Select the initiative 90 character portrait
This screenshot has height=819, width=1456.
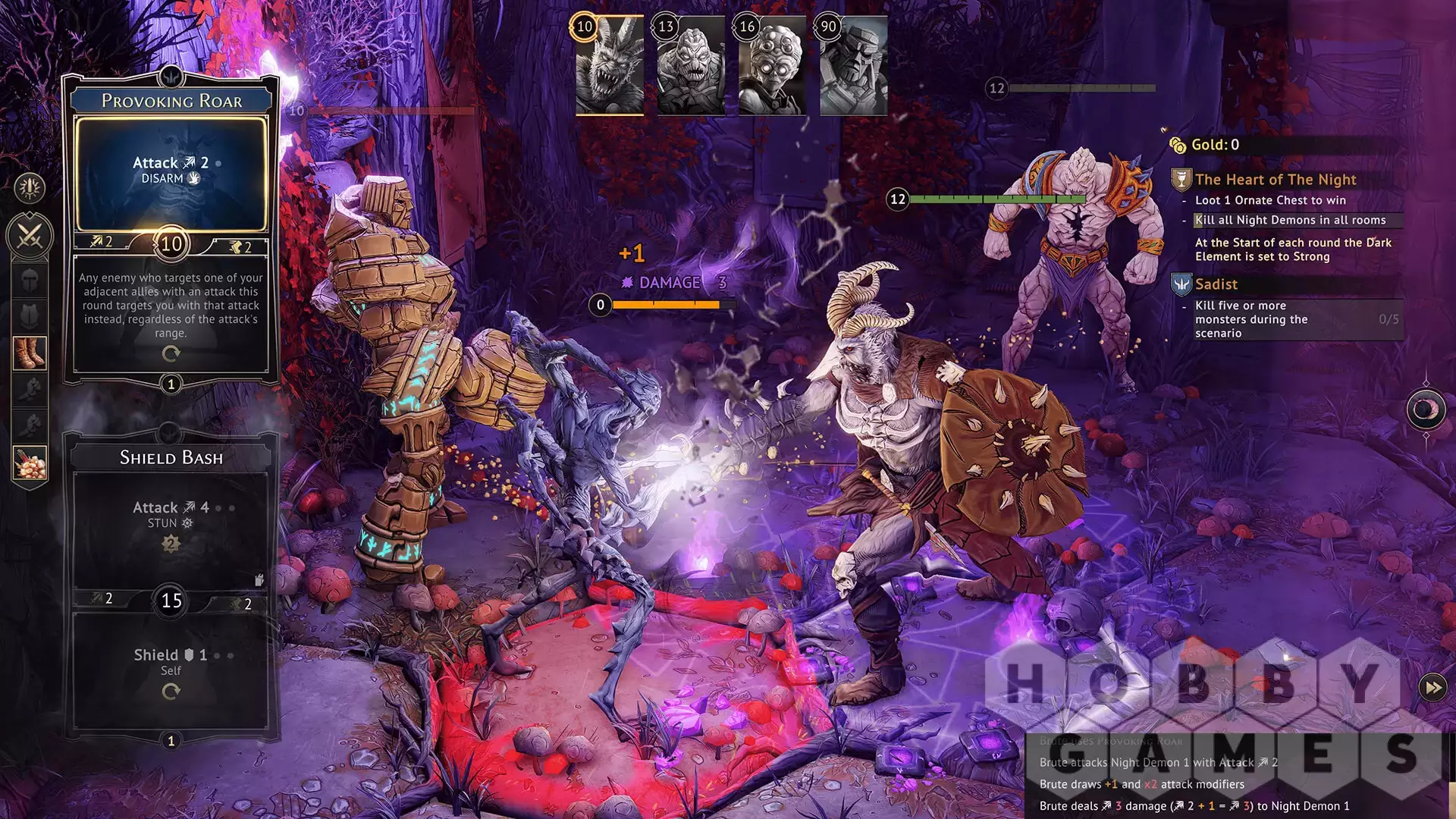pos(853,67)
